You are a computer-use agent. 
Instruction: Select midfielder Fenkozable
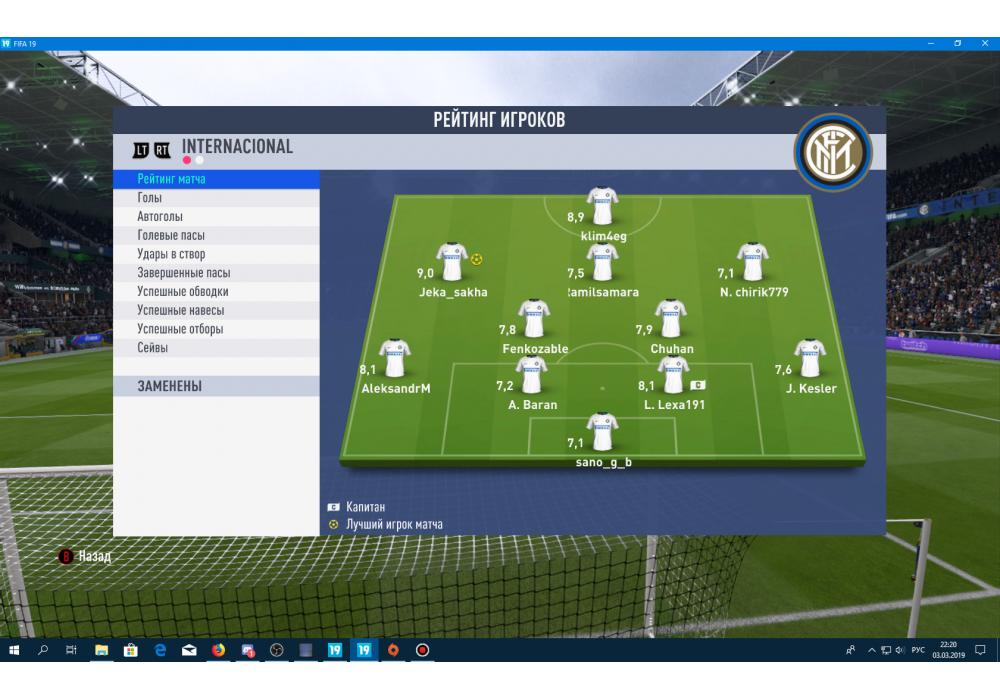(x=534, y=319)
